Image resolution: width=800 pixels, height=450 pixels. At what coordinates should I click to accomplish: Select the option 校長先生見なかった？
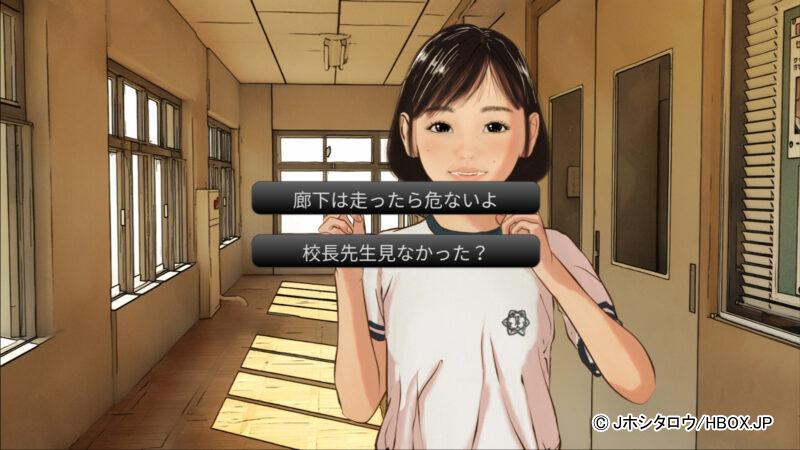[x=396, y=251]
